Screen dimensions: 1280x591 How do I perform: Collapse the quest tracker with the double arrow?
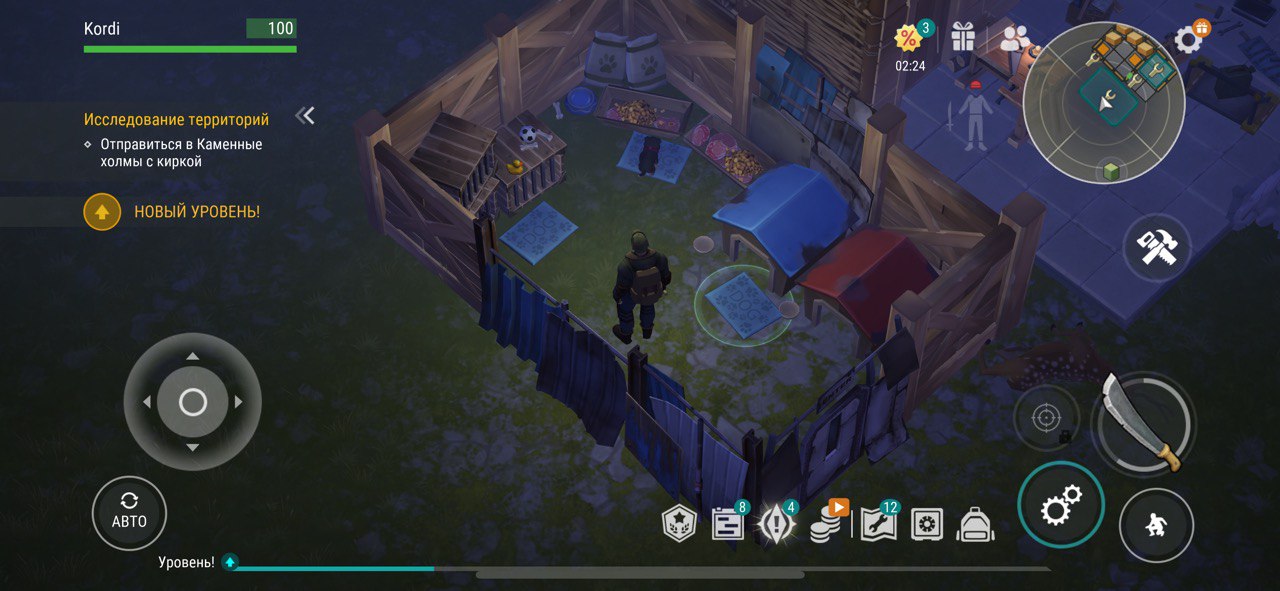[306, 116]
